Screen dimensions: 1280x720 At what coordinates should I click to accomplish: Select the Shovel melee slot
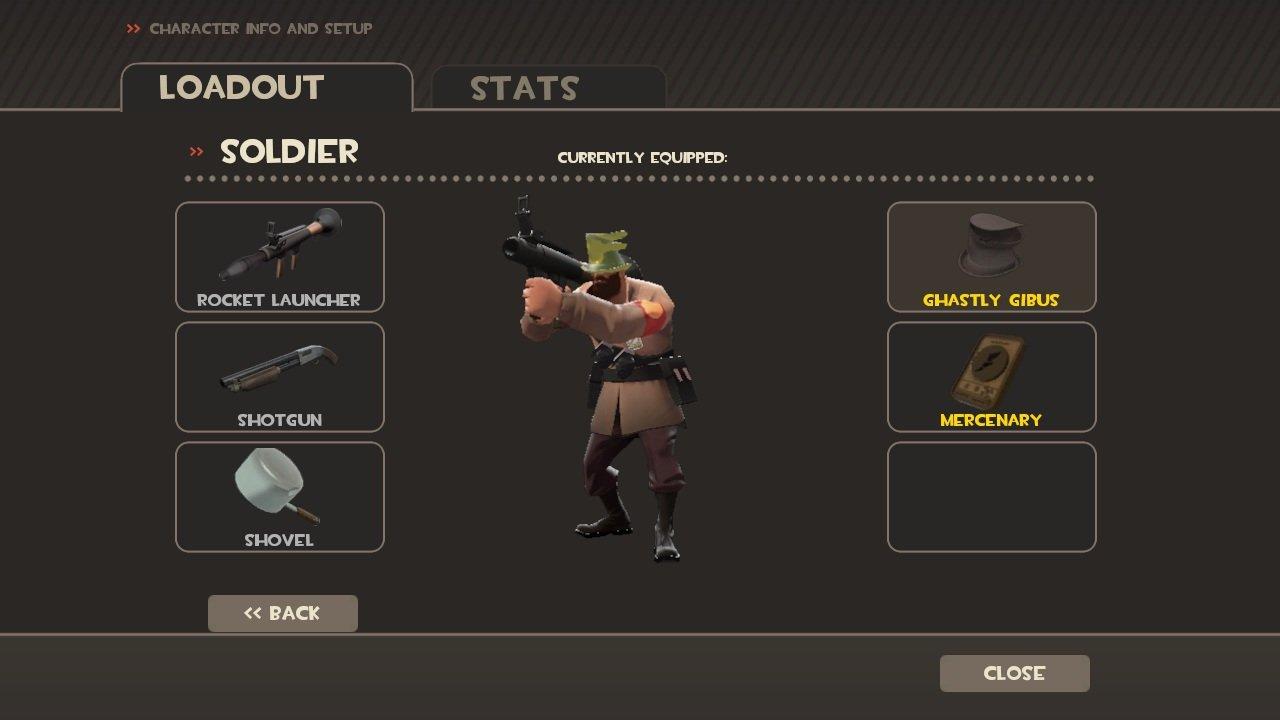click(x=280, y=497)
